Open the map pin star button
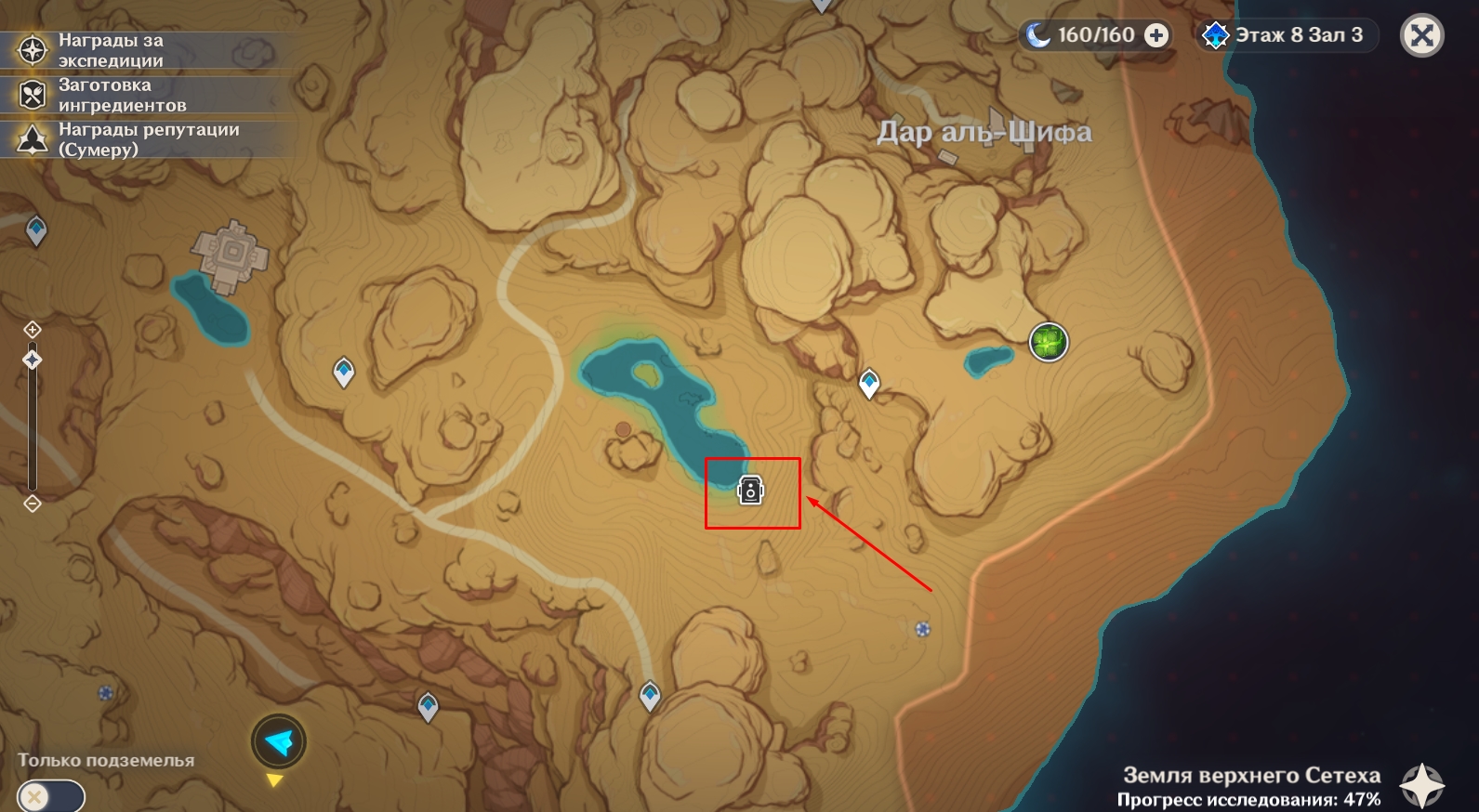 coord(1422,786)
